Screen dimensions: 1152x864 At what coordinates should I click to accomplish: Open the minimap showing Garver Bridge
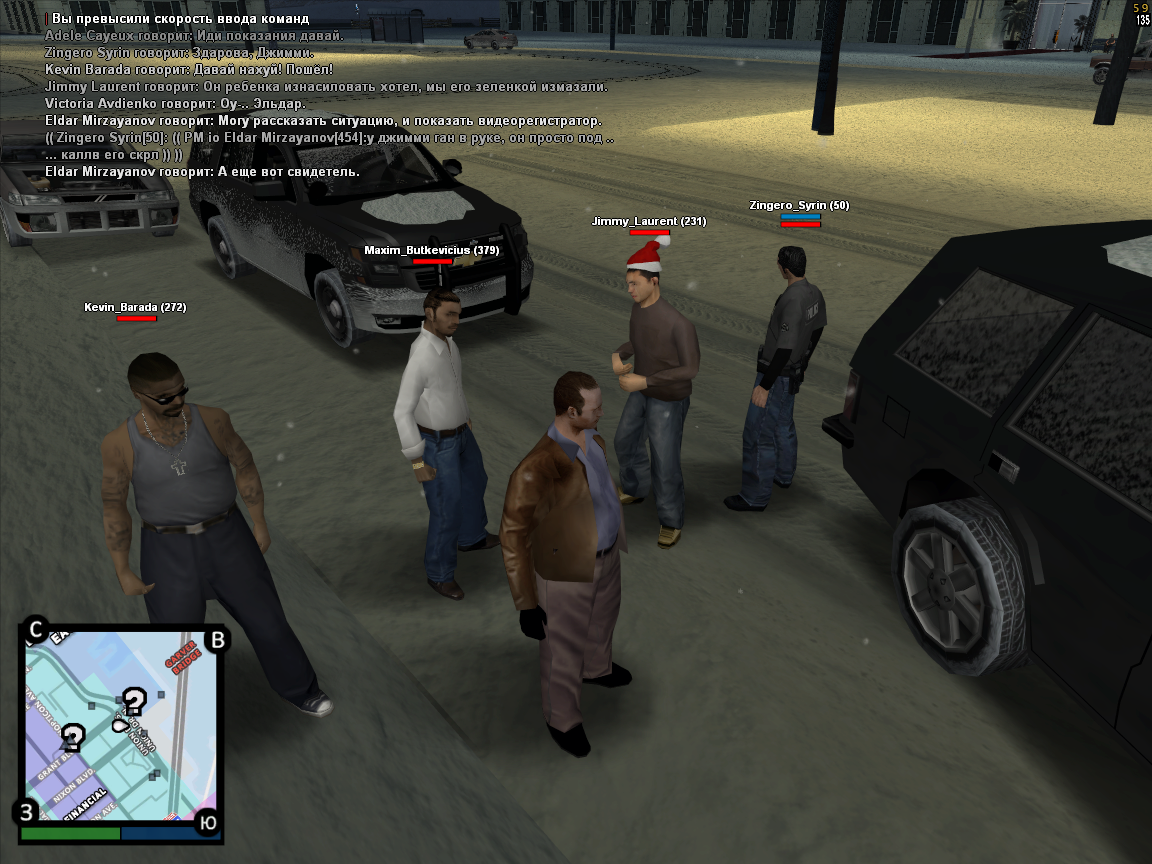[x=120, y=725]
